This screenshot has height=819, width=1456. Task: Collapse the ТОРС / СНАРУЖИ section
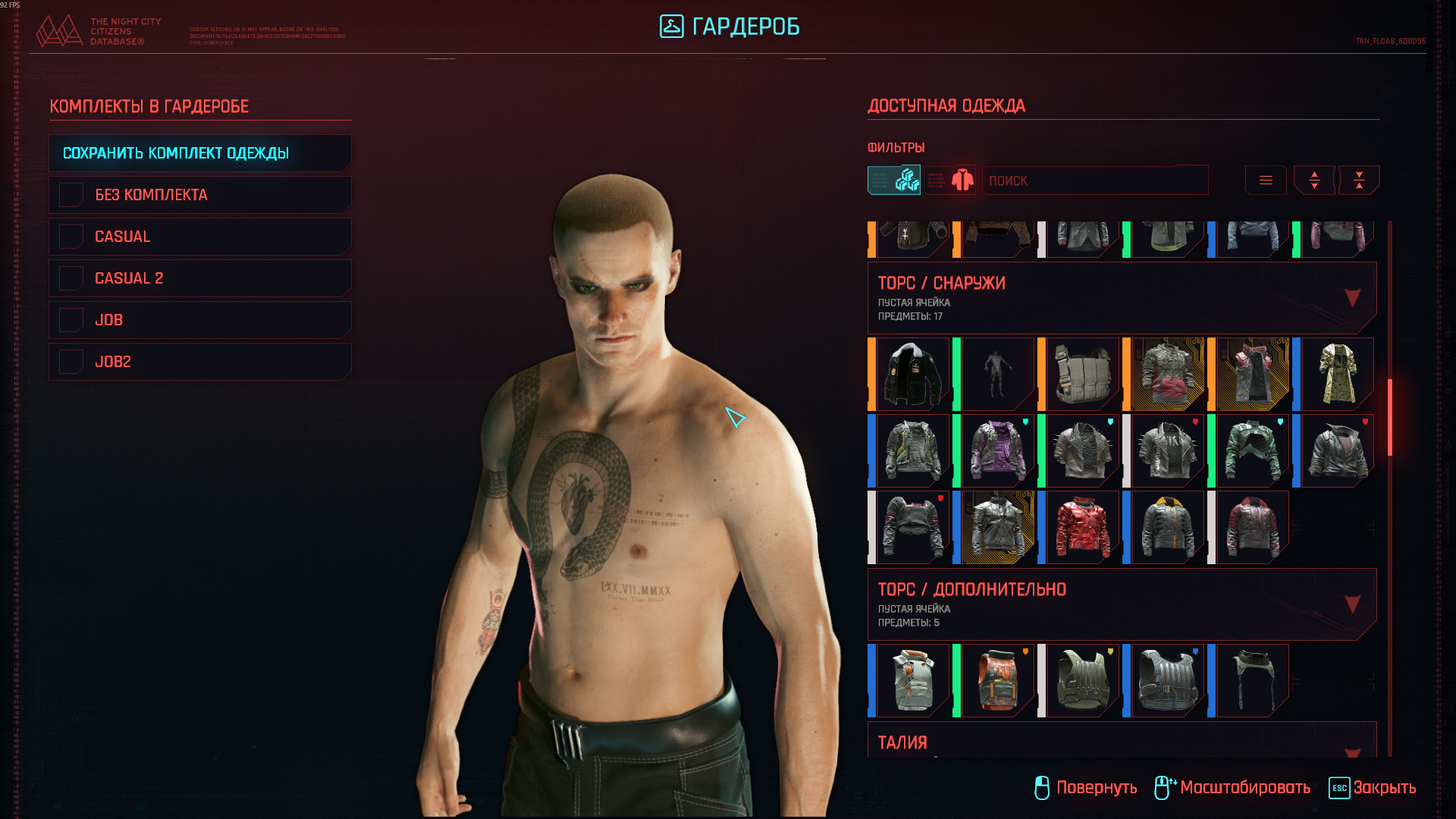point(1352,297)
